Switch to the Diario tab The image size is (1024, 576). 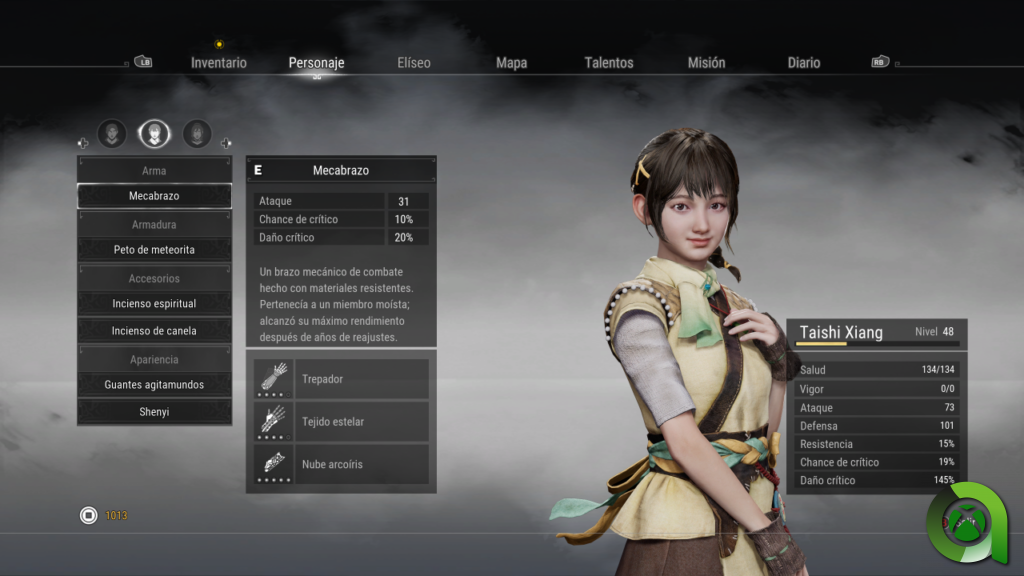tap(803, 63)
